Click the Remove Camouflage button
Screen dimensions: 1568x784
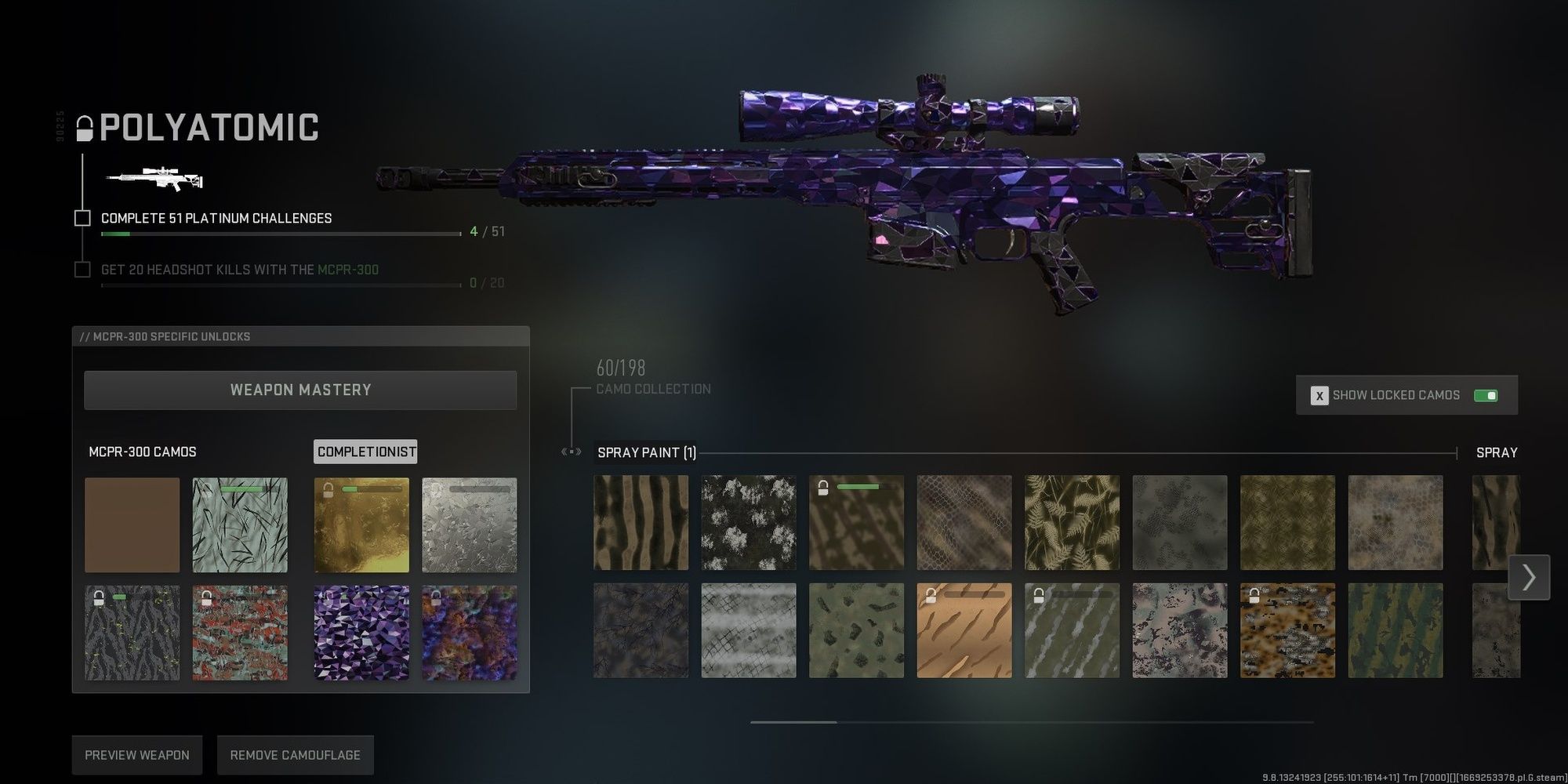[x=295, y=754]
